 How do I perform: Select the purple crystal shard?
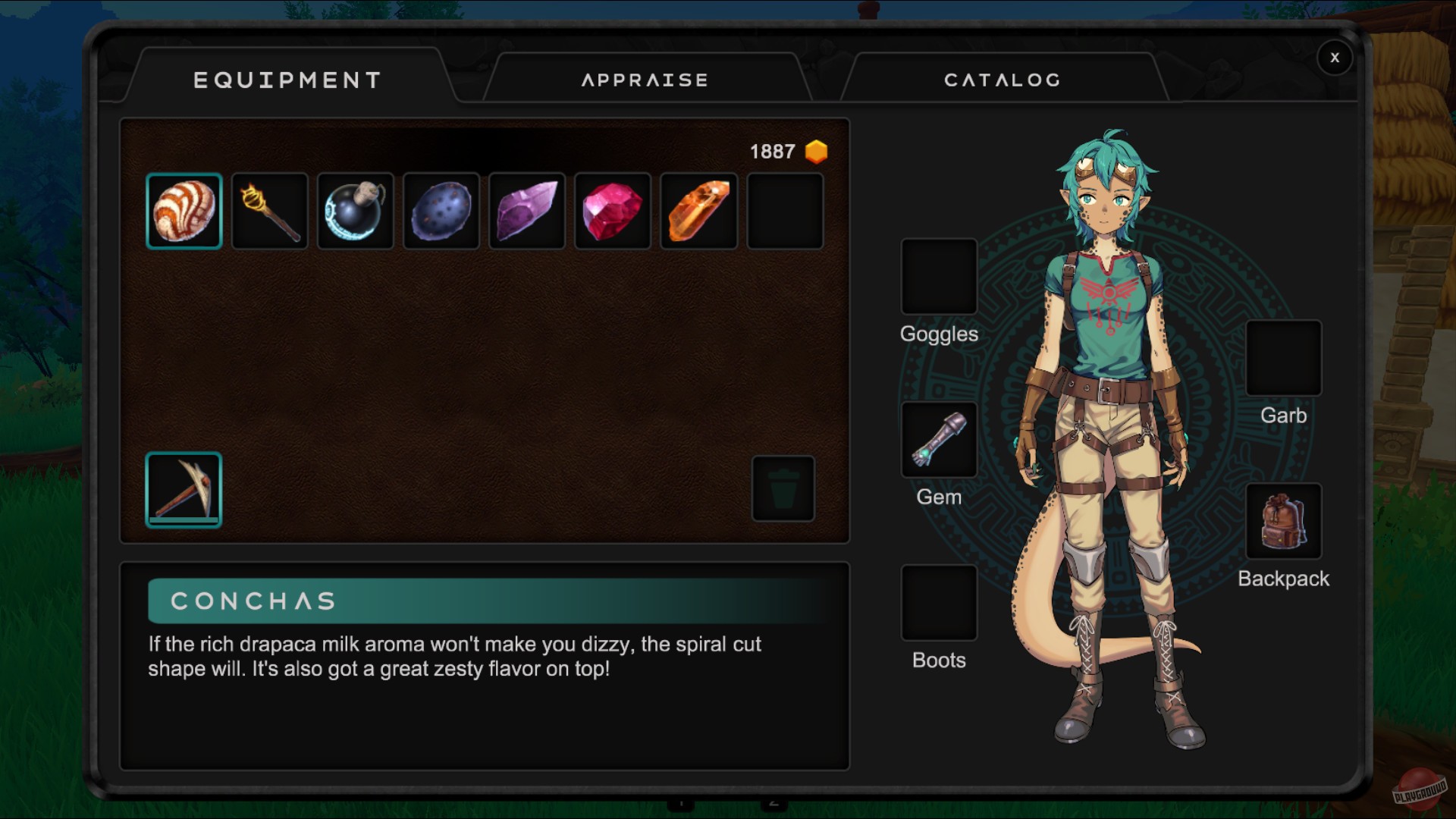(x=527, y=211)
